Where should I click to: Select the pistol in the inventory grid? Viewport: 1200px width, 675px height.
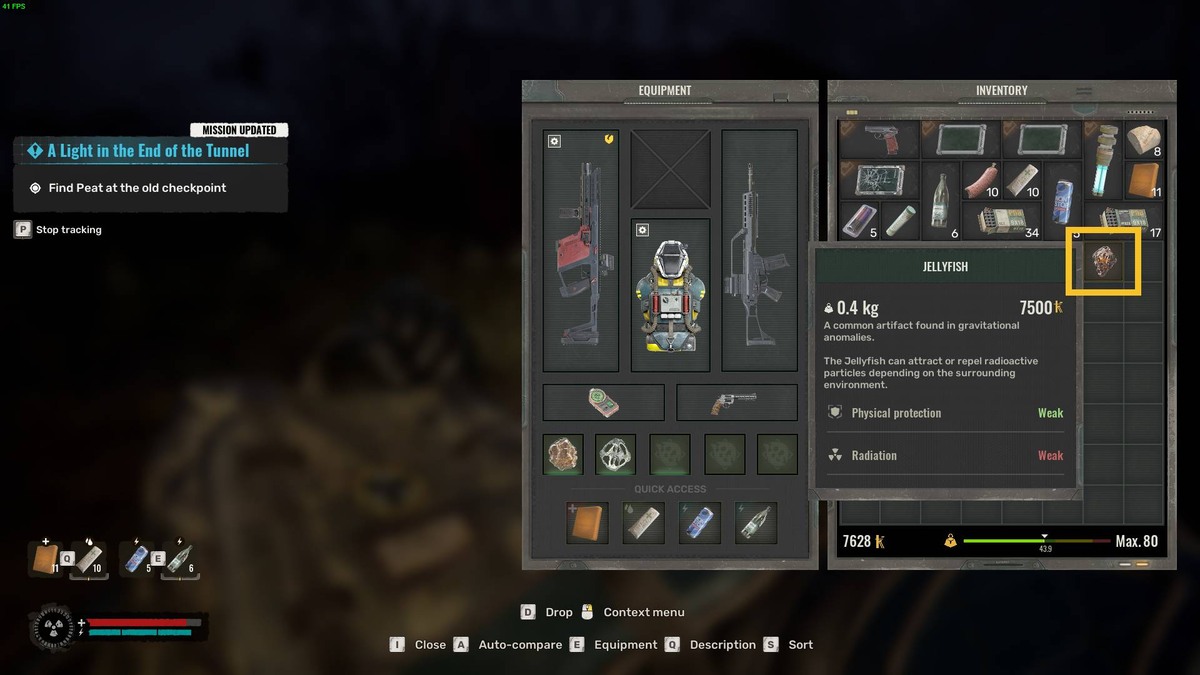[878, 141]
